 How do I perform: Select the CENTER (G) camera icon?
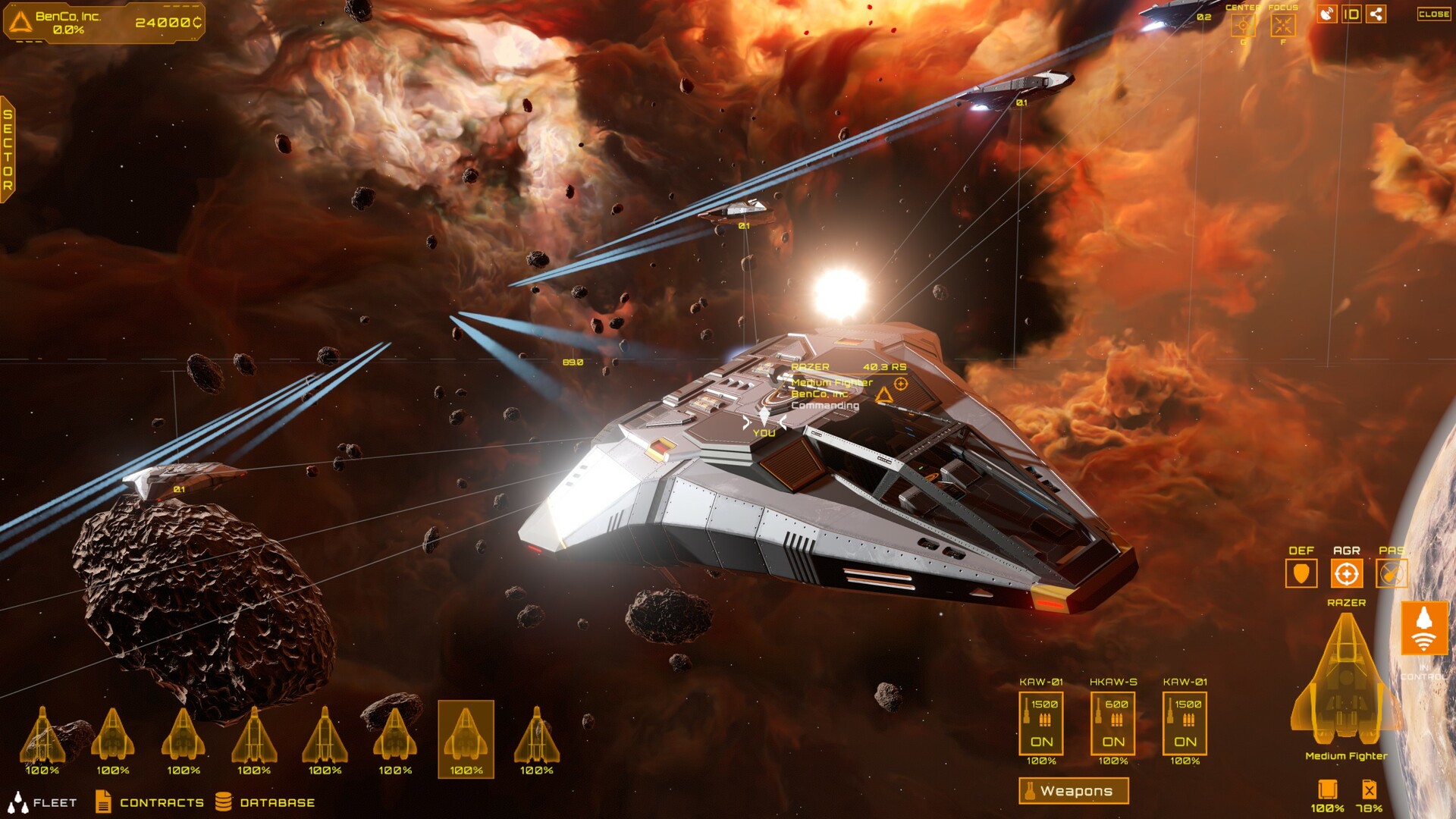click(1244, 25)
